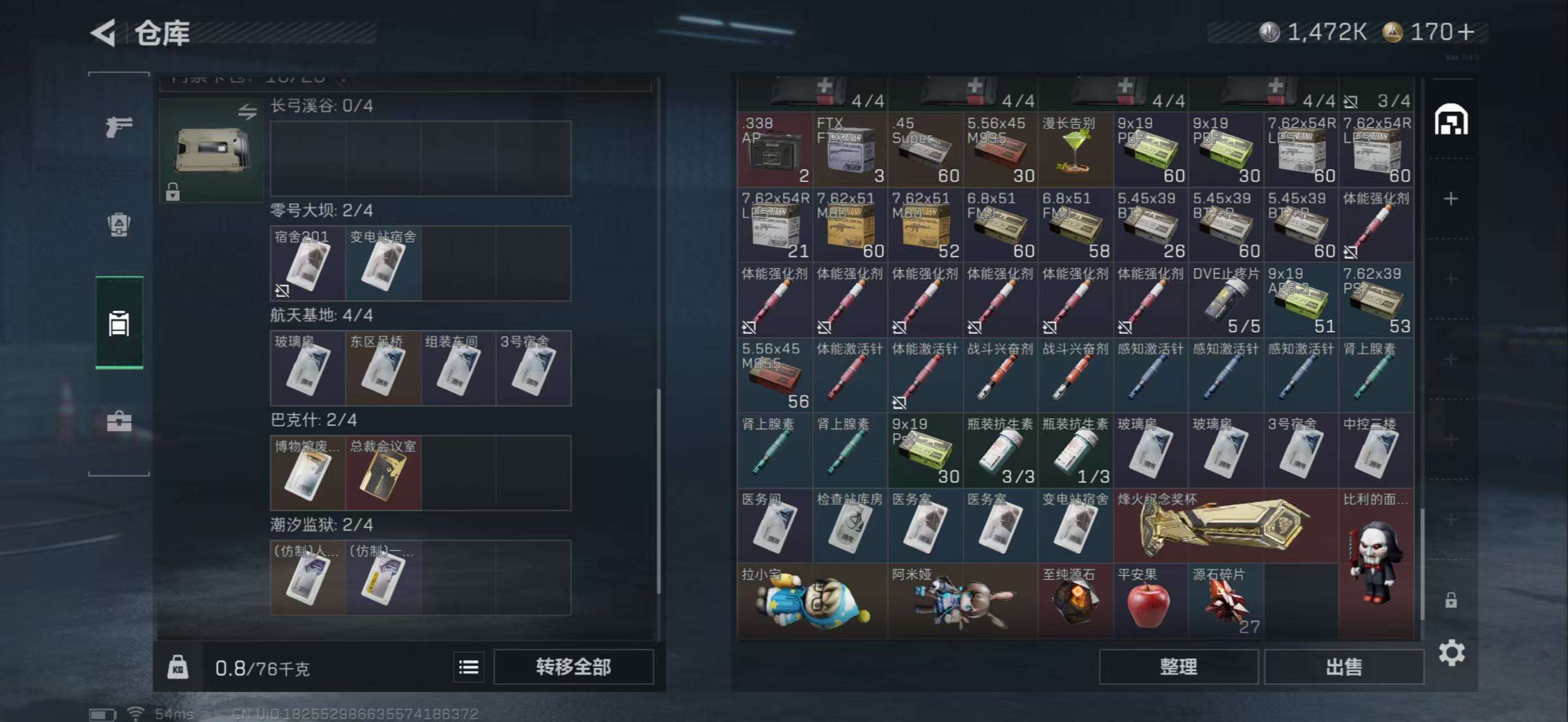1568x722 pixels.
Task: Switch to the medical briefcase tab
Action: click(x=119, y=421)
